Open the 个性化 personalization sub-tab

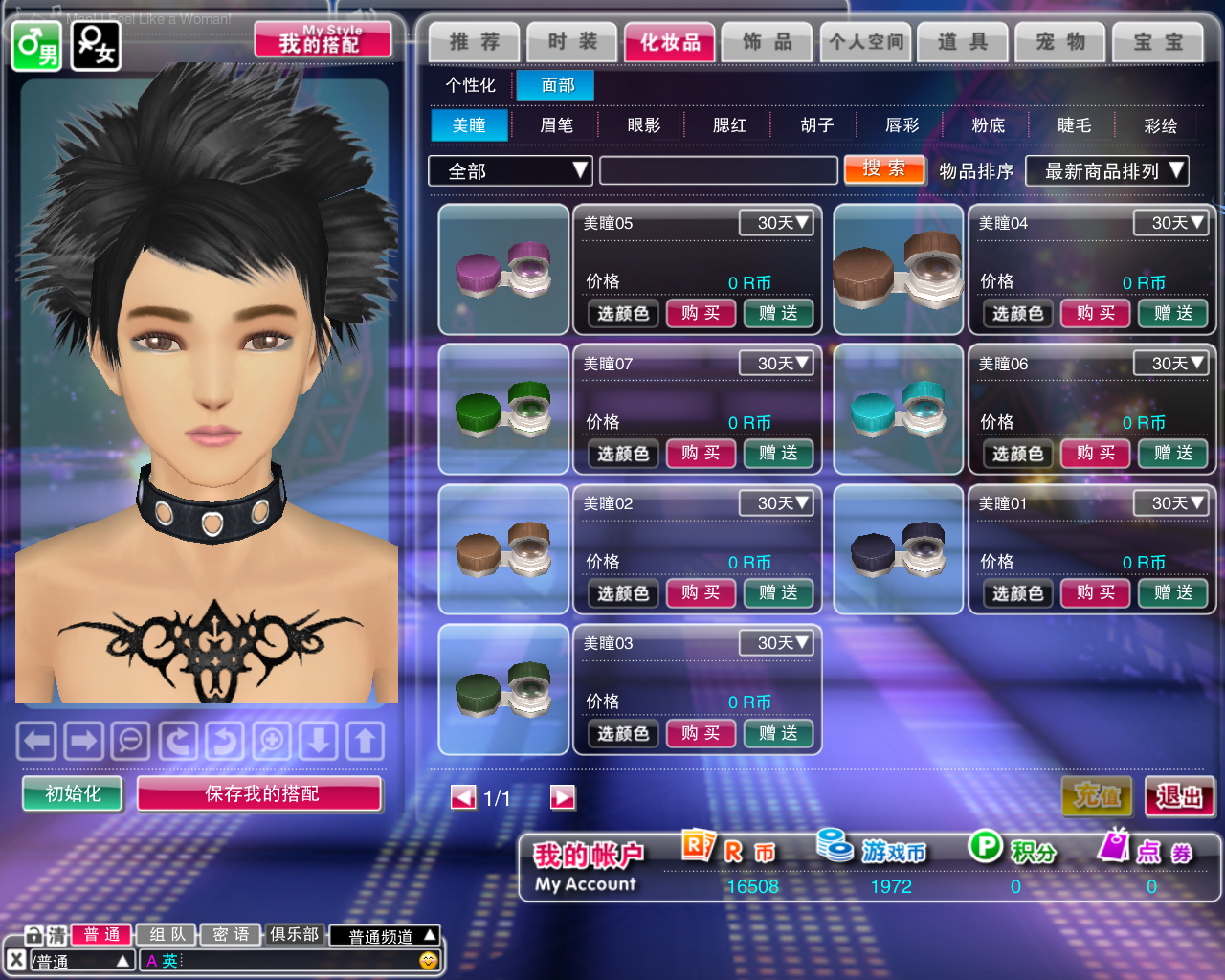coord(470,85)
